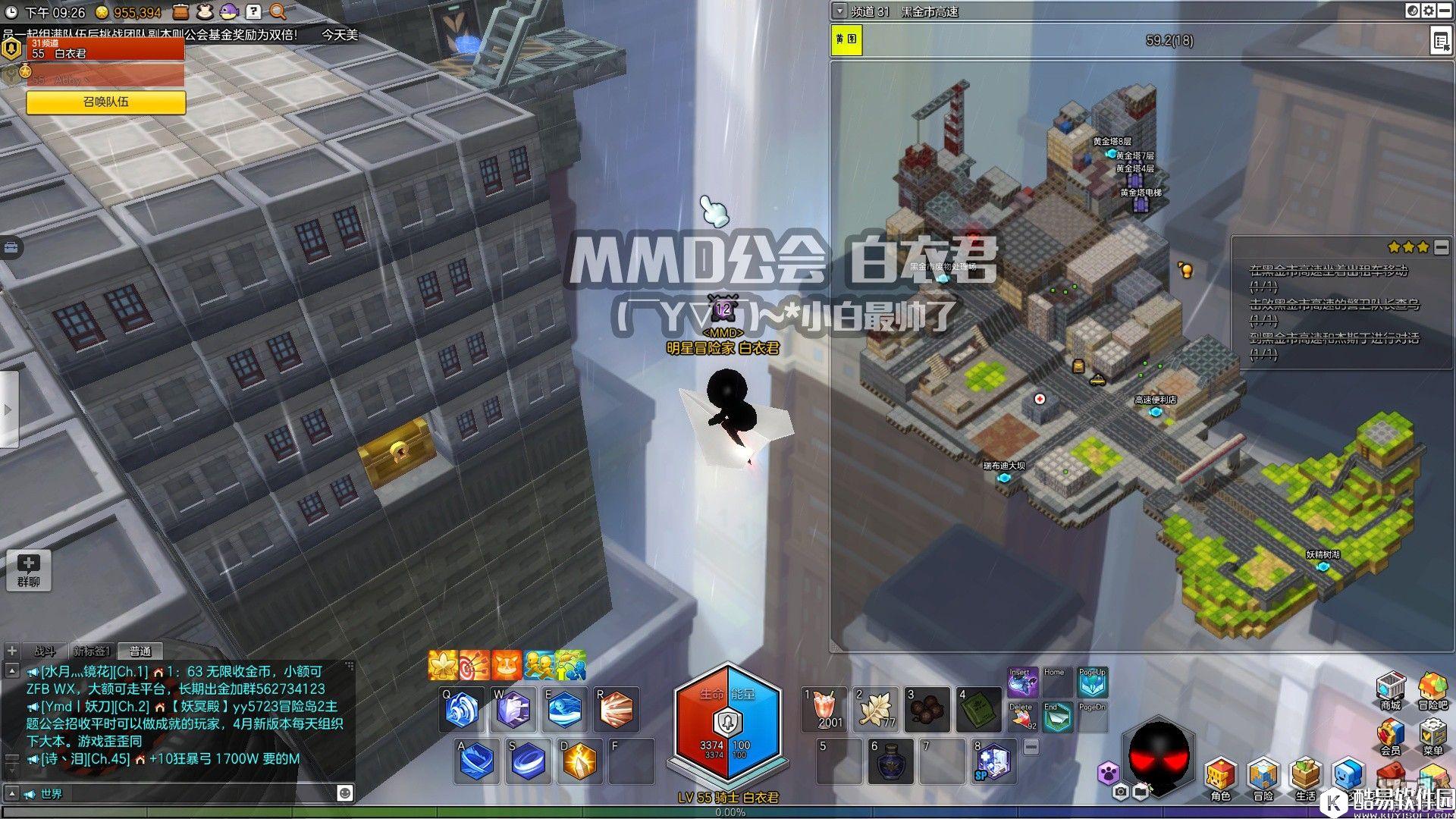The height and width of the screenshot is (819, 1456).
Task: Switch to the 战斗 chat tab
Action: point(45,651)
